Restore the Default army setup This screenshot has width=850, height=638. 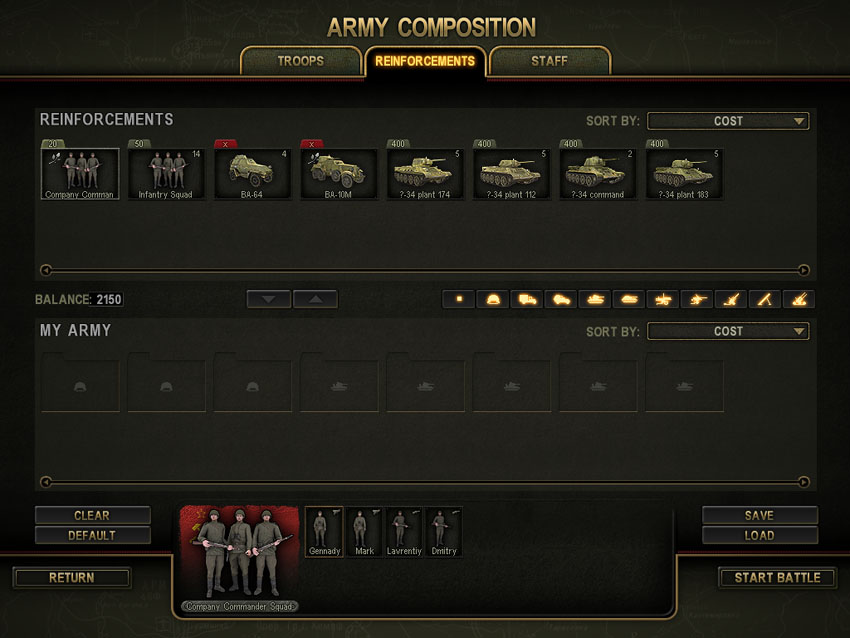tap(92, 535)
